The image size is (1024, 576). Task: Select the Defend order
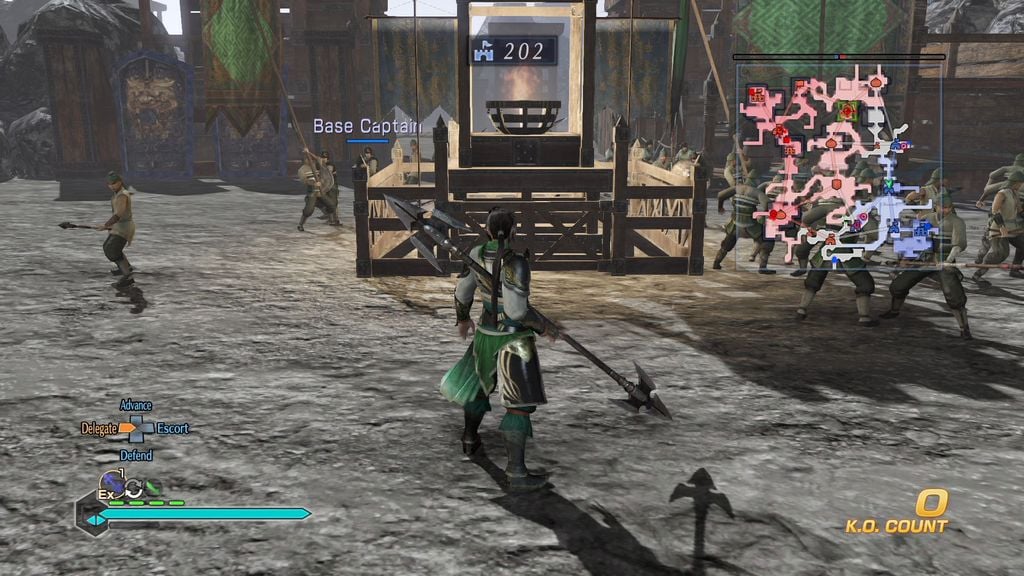pos(136,455)
